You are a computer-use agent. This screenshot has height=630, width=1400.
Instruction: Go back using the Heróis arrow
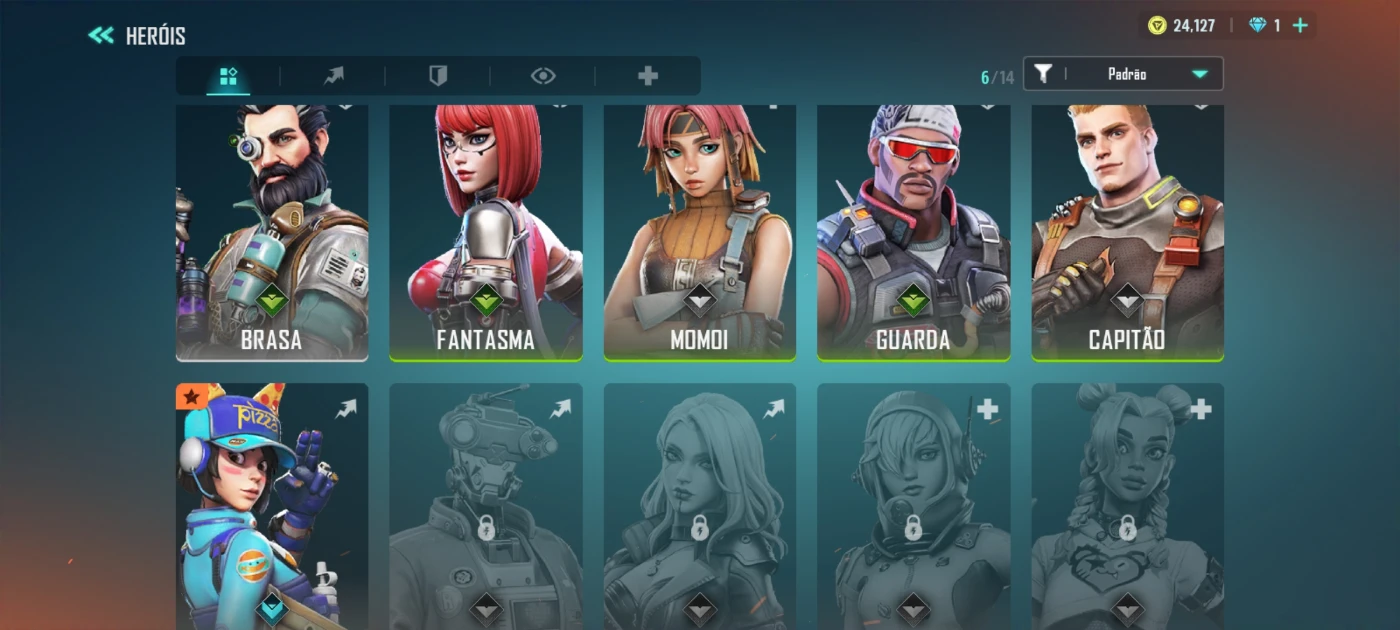pyautogui.click(x=101, y=36)
